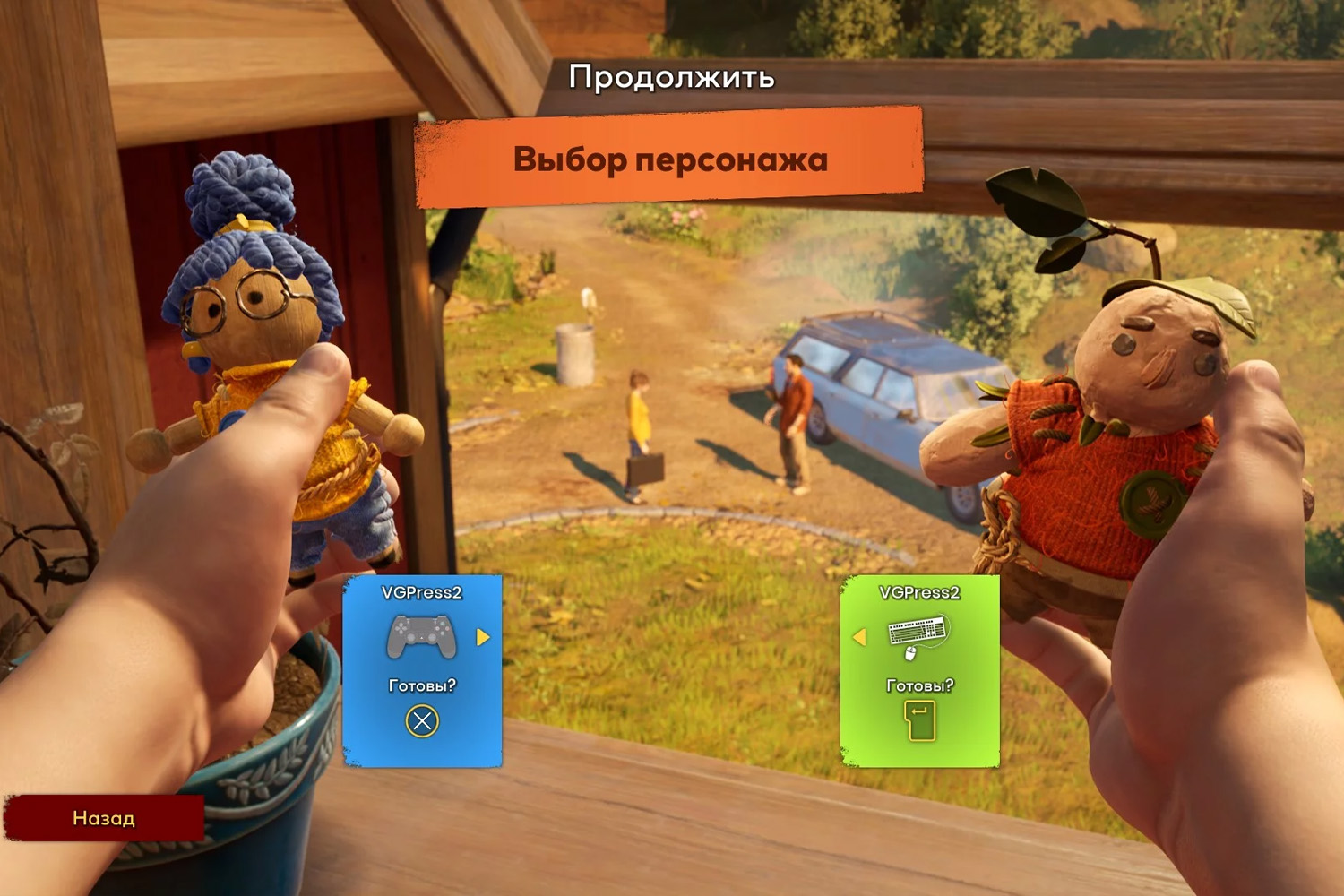1344x896 pixels.
Task: Click the VGPress2 name on the green card
Action: [921, 591]
